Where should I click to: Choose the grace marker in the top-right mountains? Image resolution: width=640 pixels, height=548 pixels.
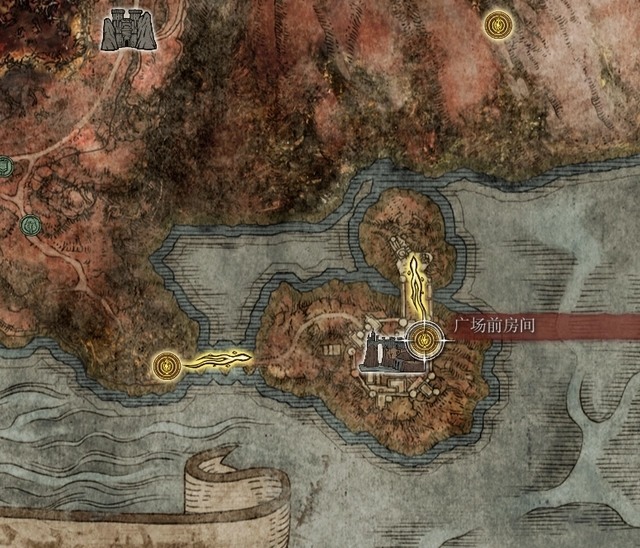[x=497, y=25]
